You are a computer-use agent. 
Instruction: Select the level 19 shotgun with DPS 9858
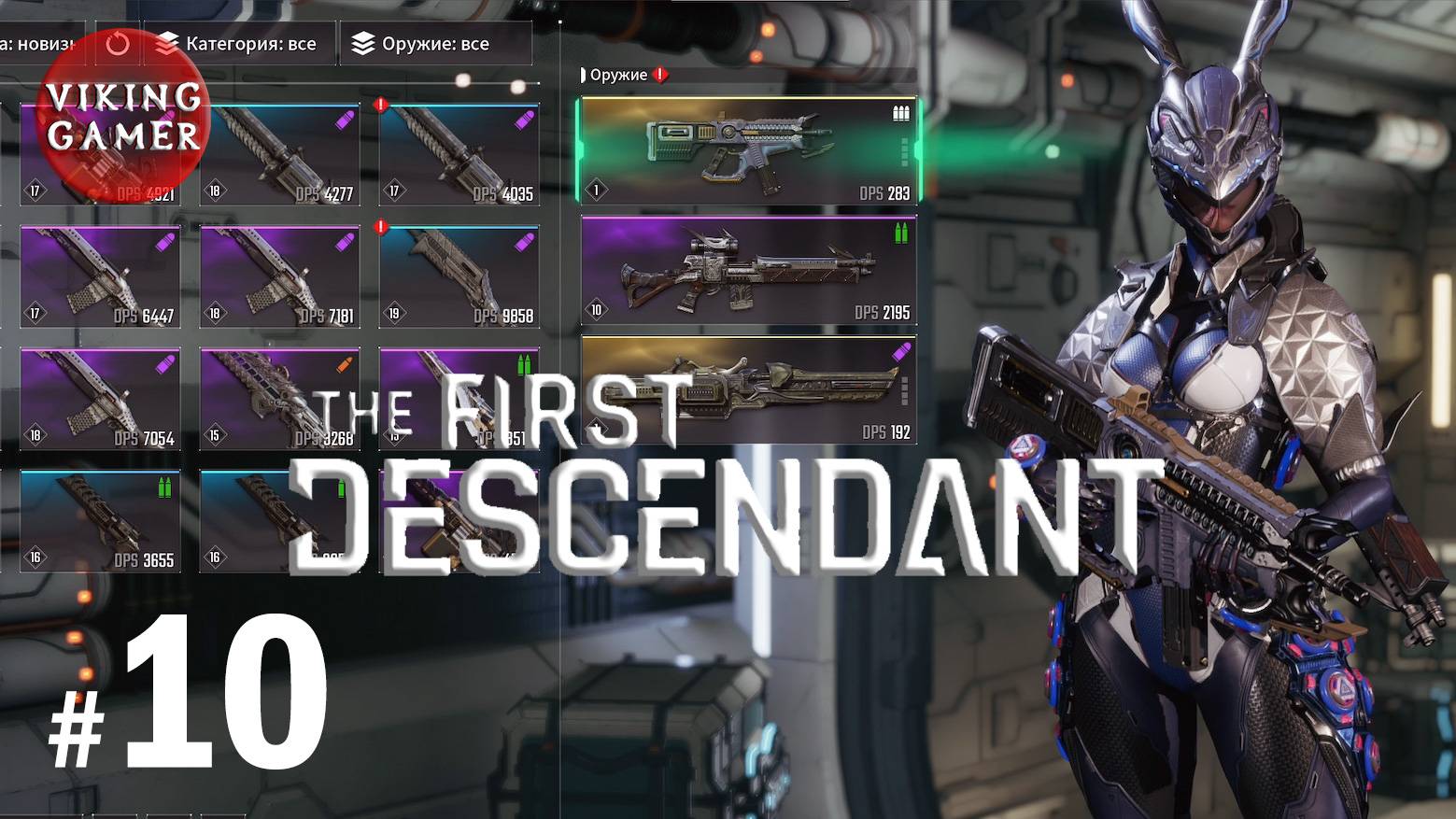[459, 275]
